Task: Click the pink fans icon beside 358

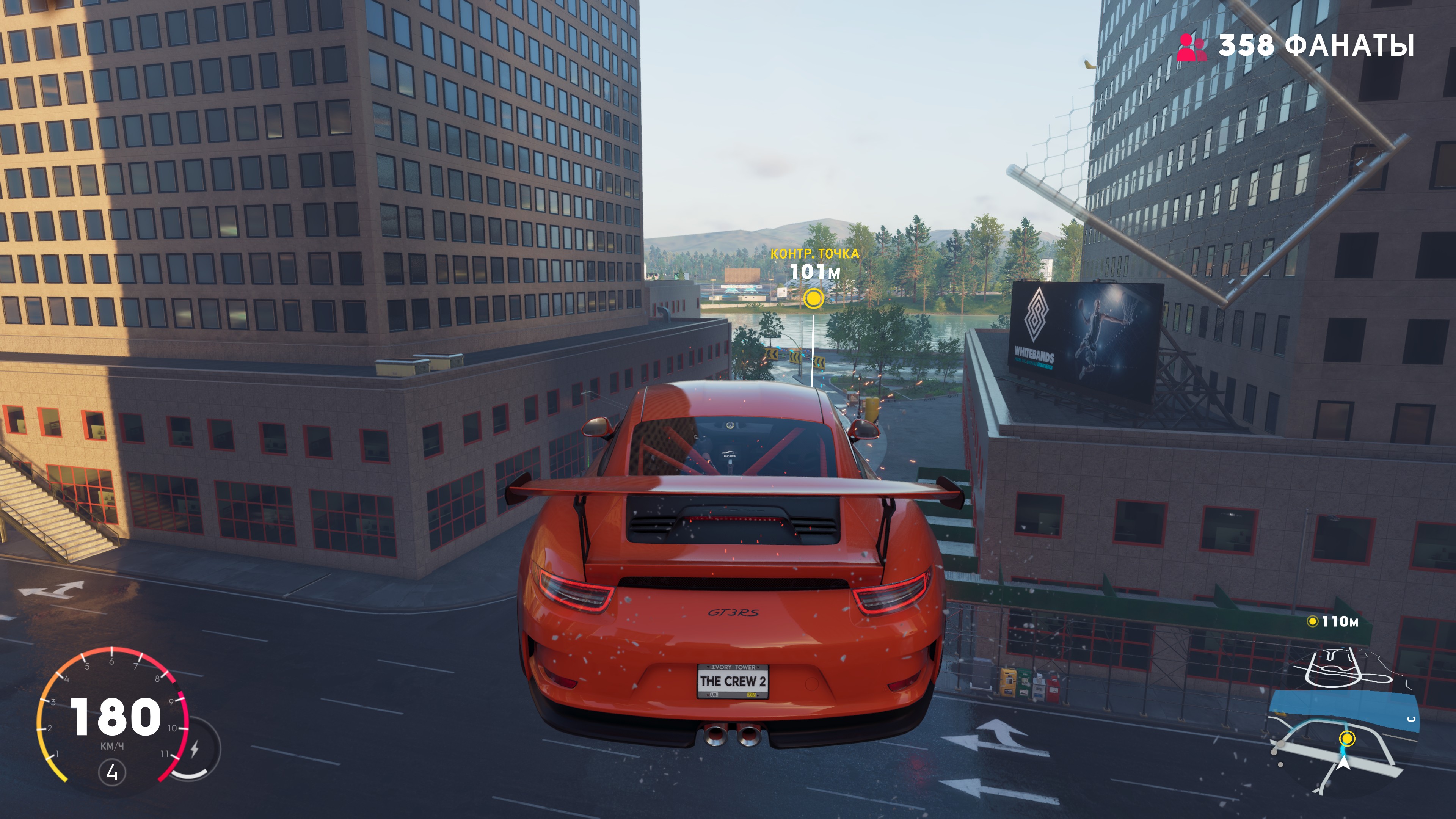Action: 1191,47
